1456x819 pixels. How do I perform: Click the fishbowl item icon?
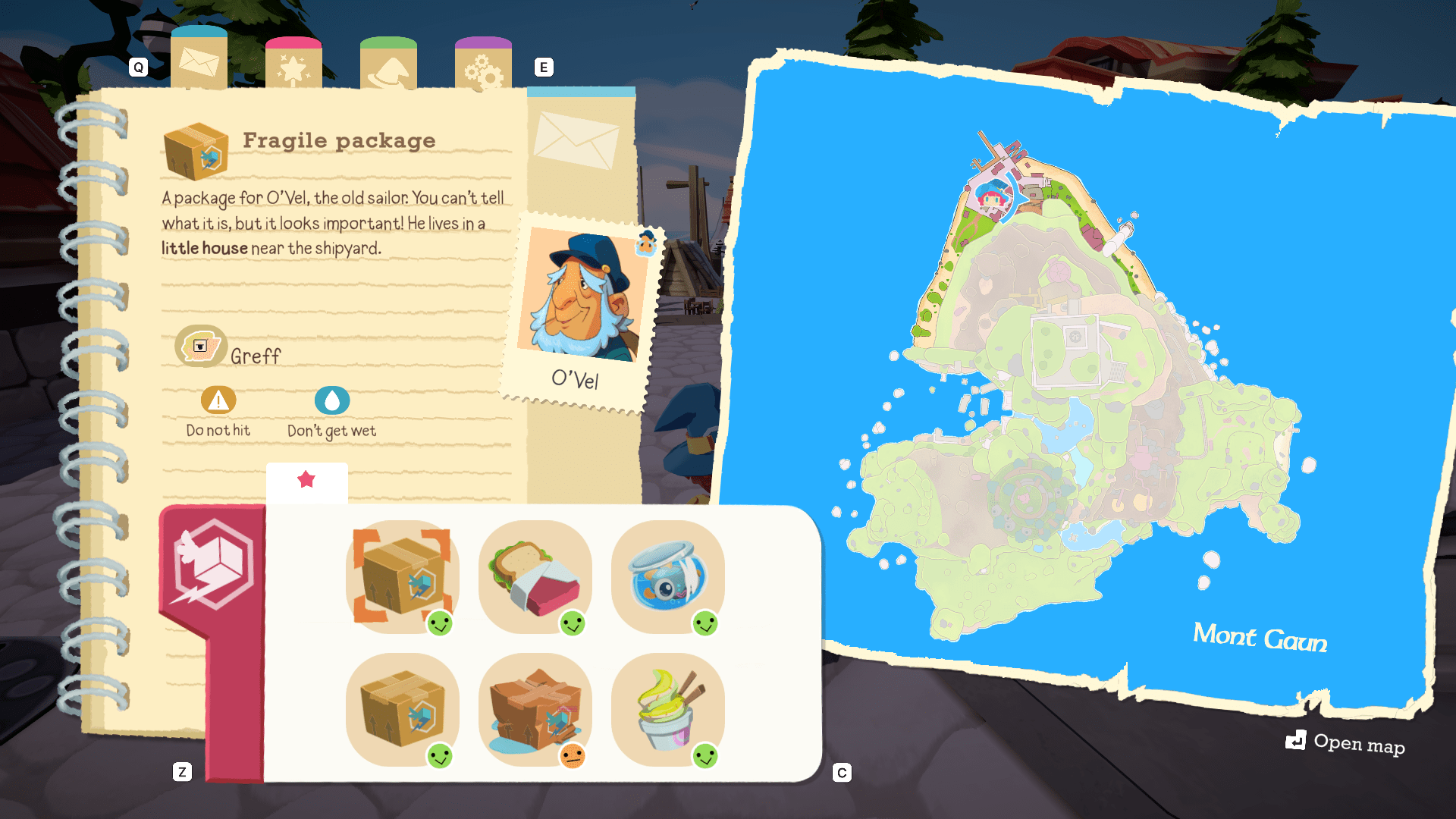[667, 576]
